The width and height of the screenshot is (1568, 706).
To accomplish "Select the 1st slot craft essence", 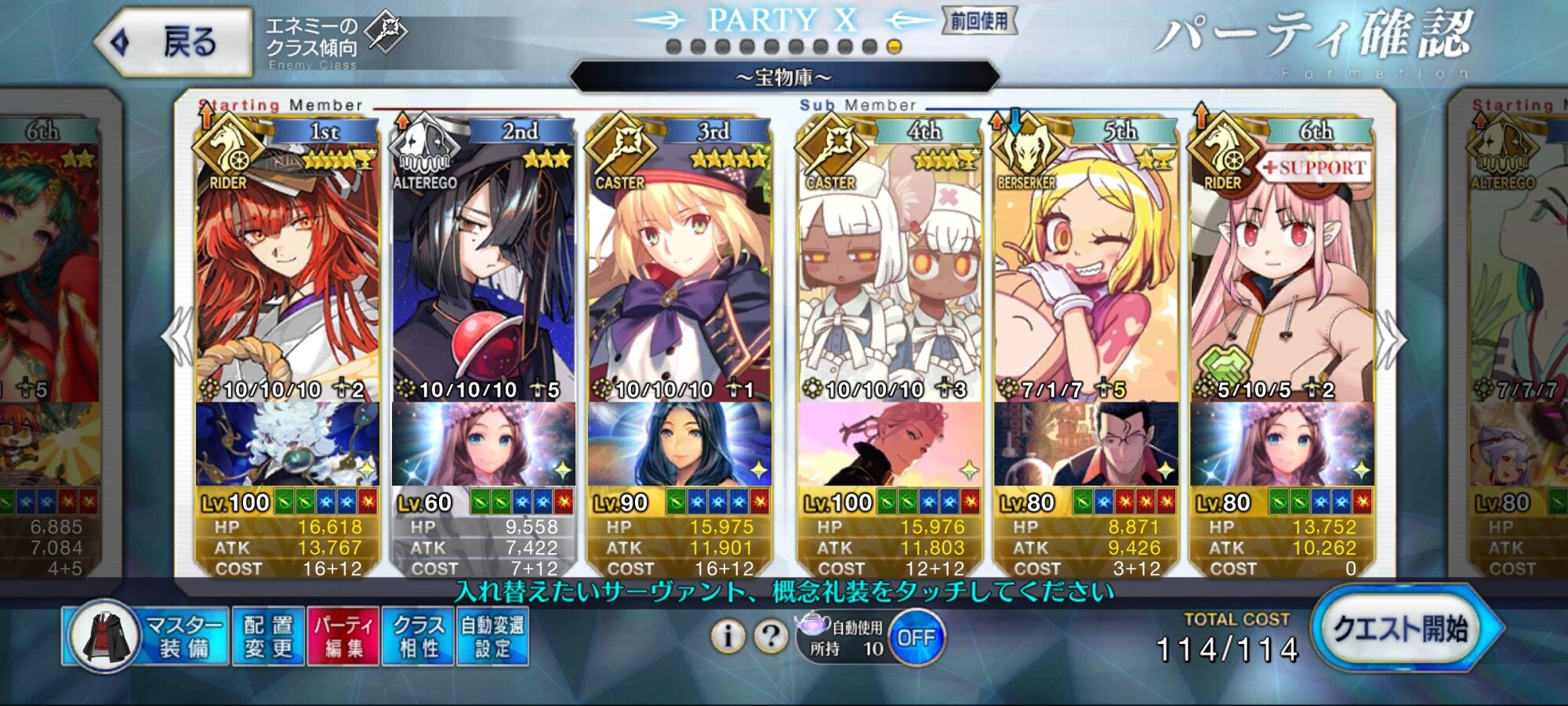I will click(287, 444).
